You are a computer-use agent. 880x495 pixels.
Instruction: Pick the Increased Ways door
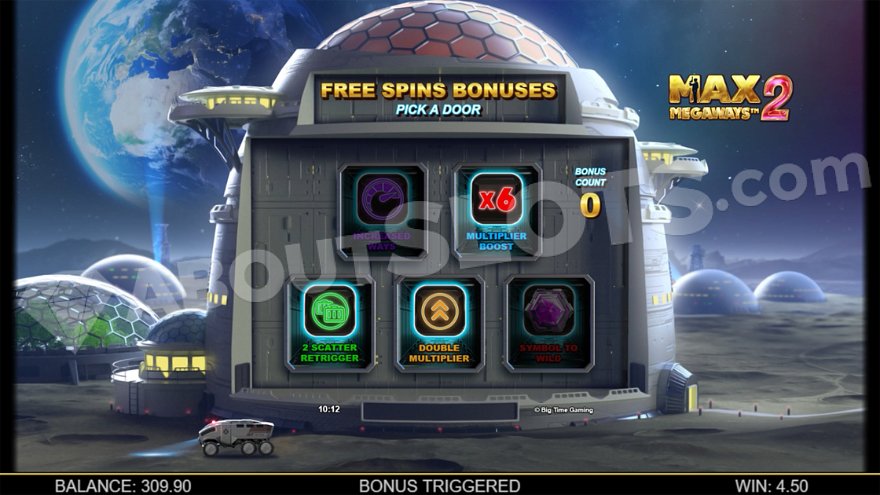click(x=383, y=212)
